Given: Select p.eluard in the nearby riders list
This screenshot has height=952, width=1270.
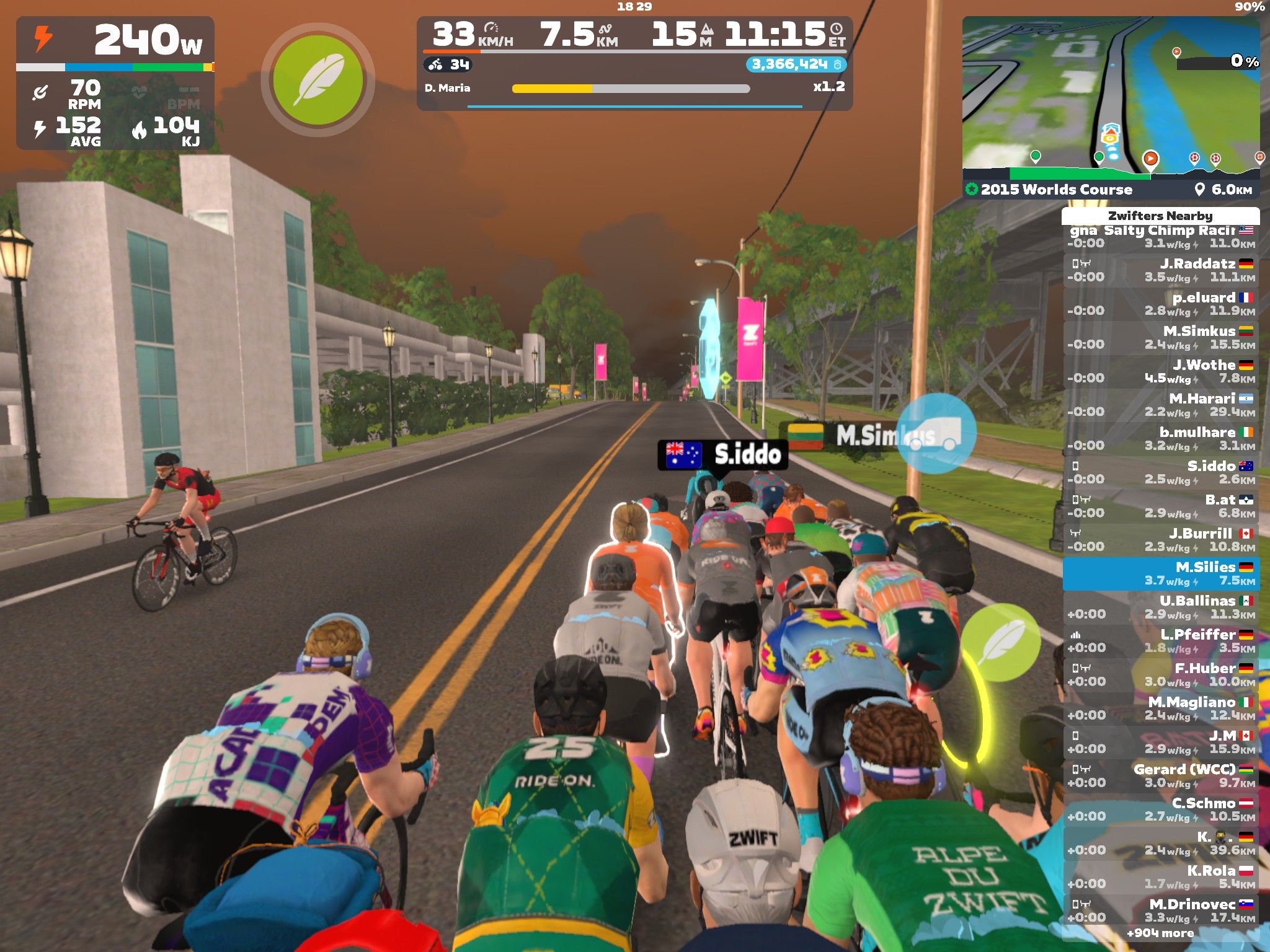Looking at the screenshot, I should 1160,304.
